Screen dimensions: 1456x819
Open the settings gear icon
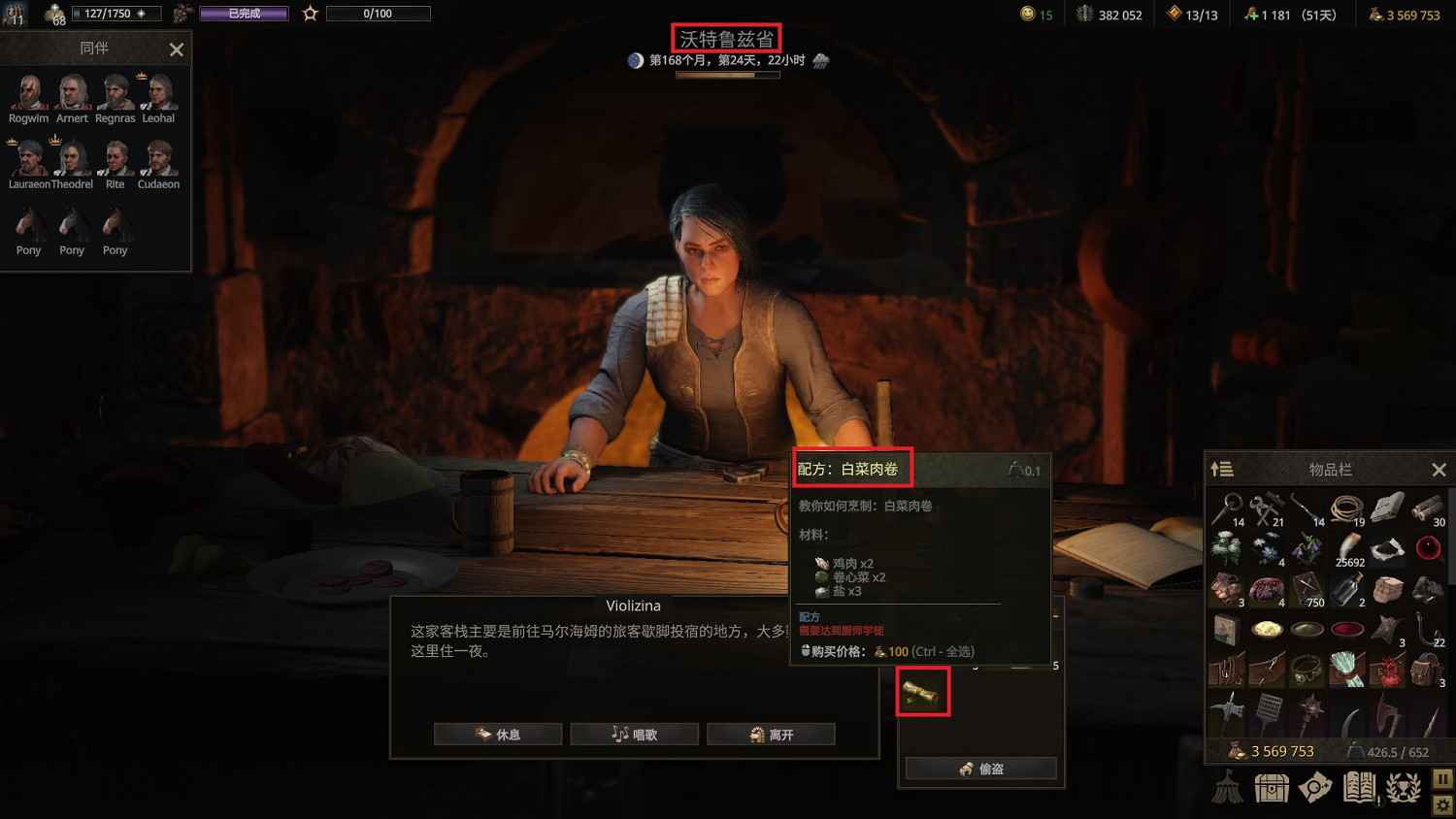(x=1442, y=805)
